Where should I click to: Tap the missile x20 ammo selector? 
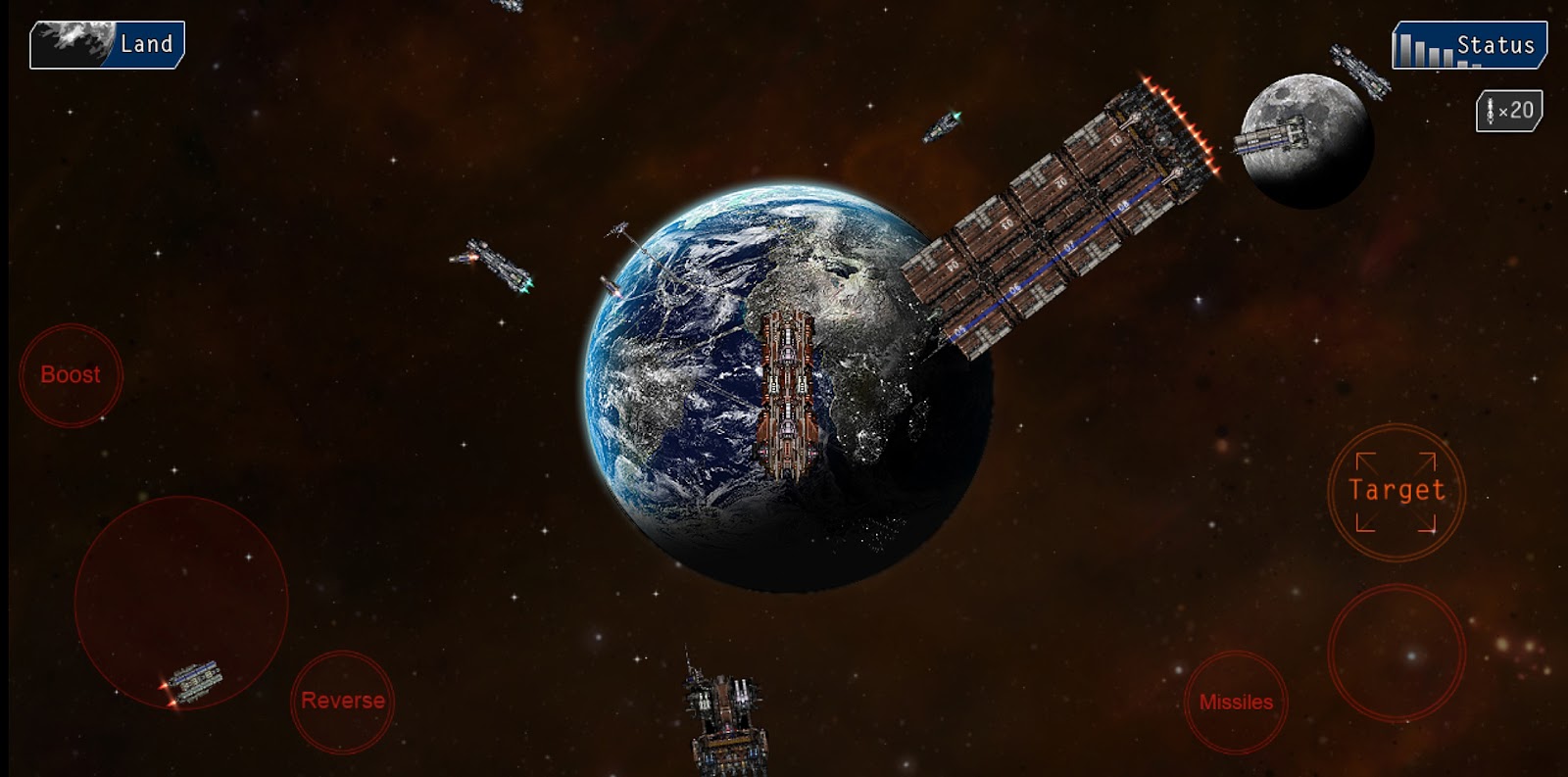pos(1509,111)
